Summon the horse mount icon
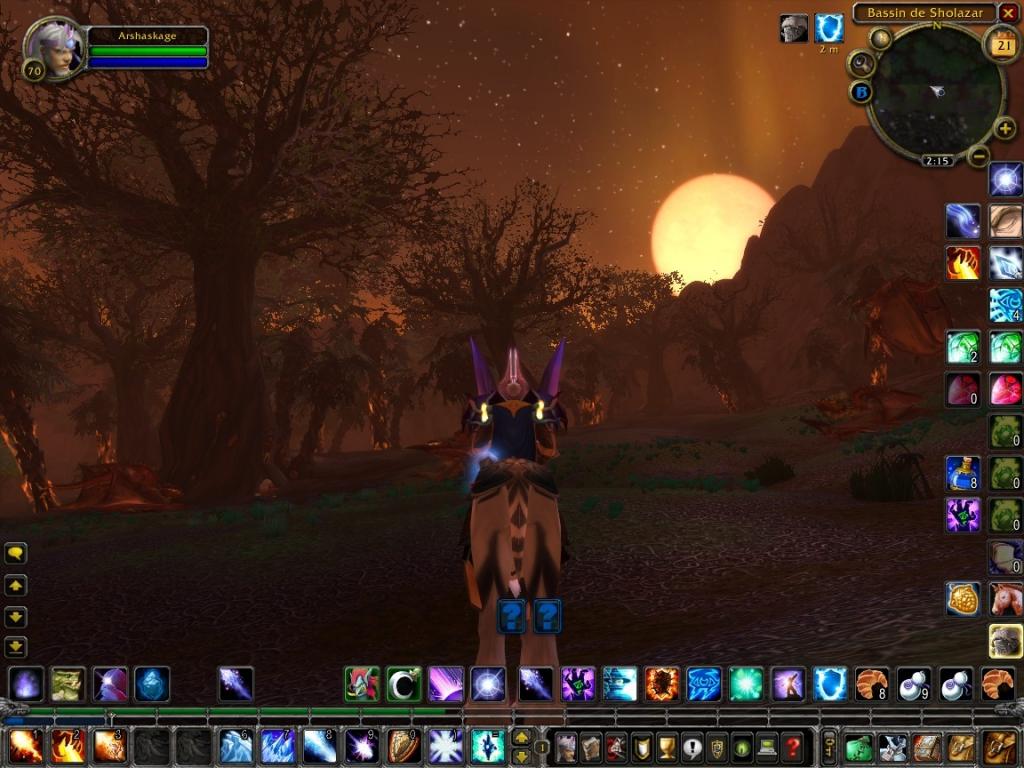The image size is (1024, 768). [x=1006, y=599]
